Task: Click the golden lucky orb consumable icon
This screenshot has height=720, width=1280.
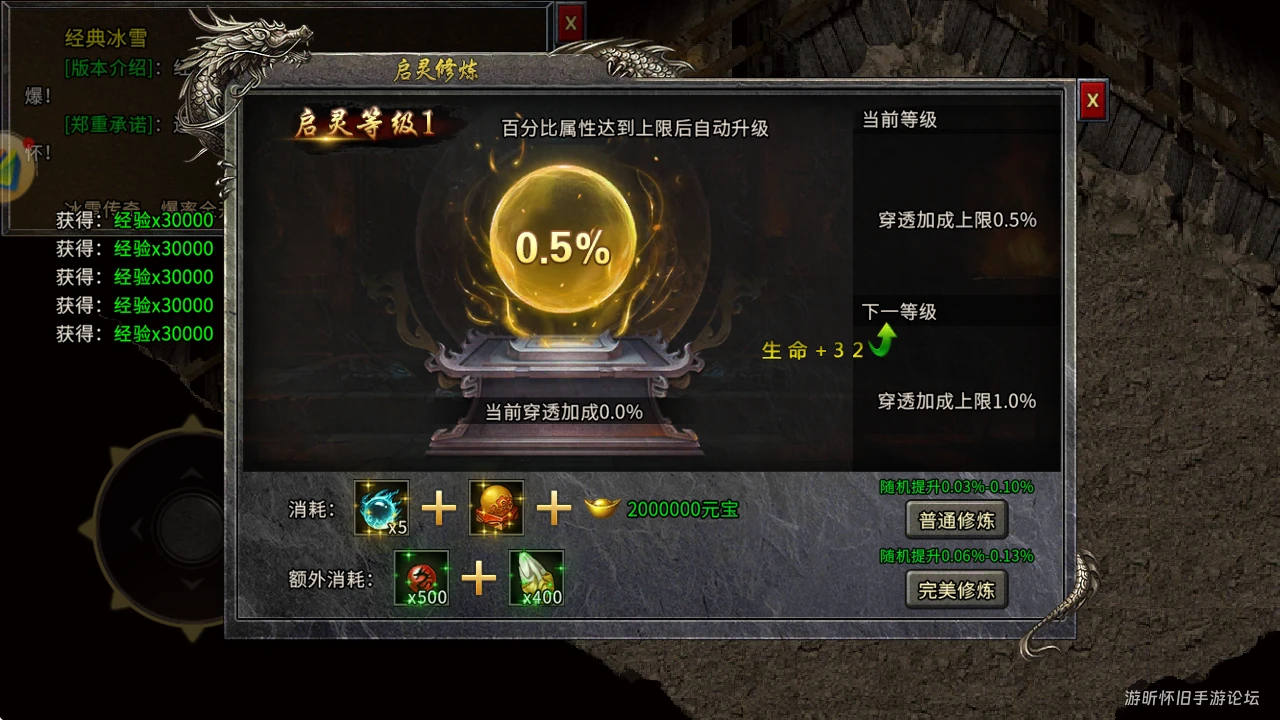Action: [x=496, y=509]
